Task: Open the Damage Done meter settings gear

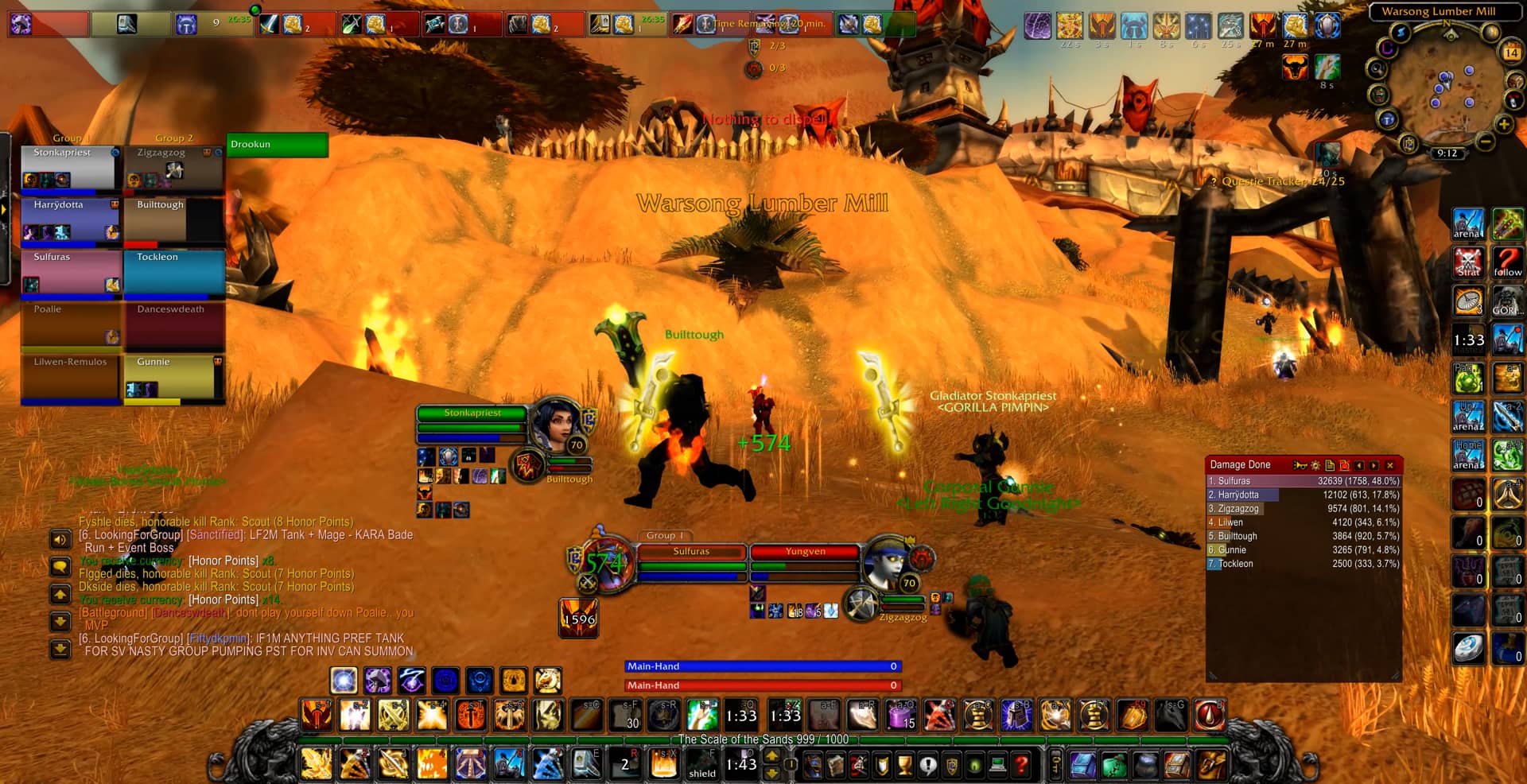Action: (1315, 465)
